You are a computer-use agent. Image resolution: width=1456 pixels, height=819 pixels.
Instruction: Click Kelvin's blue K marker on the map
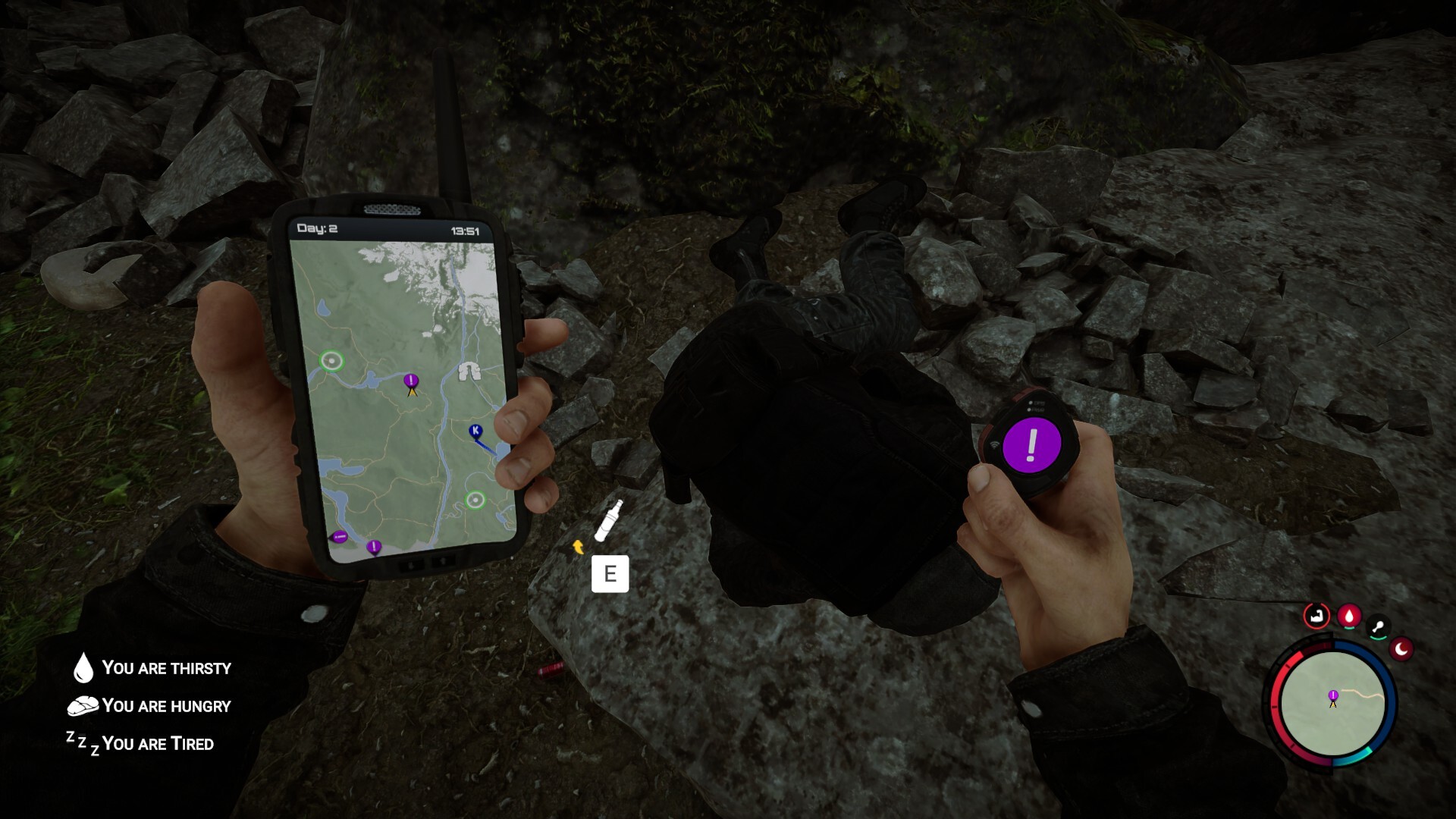pos(474,429)
